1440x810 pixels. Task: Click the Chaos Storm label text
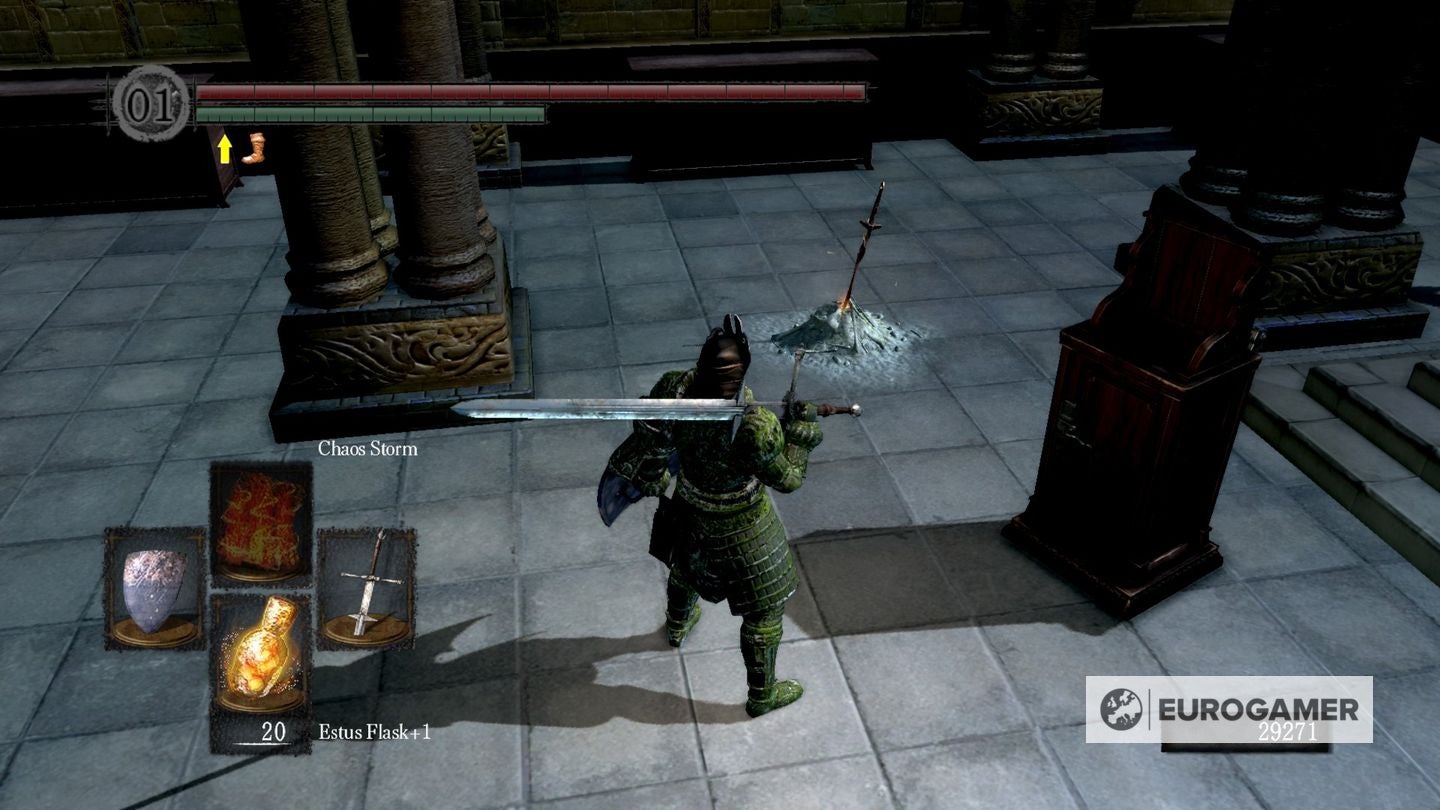click(x=366, y=449)
